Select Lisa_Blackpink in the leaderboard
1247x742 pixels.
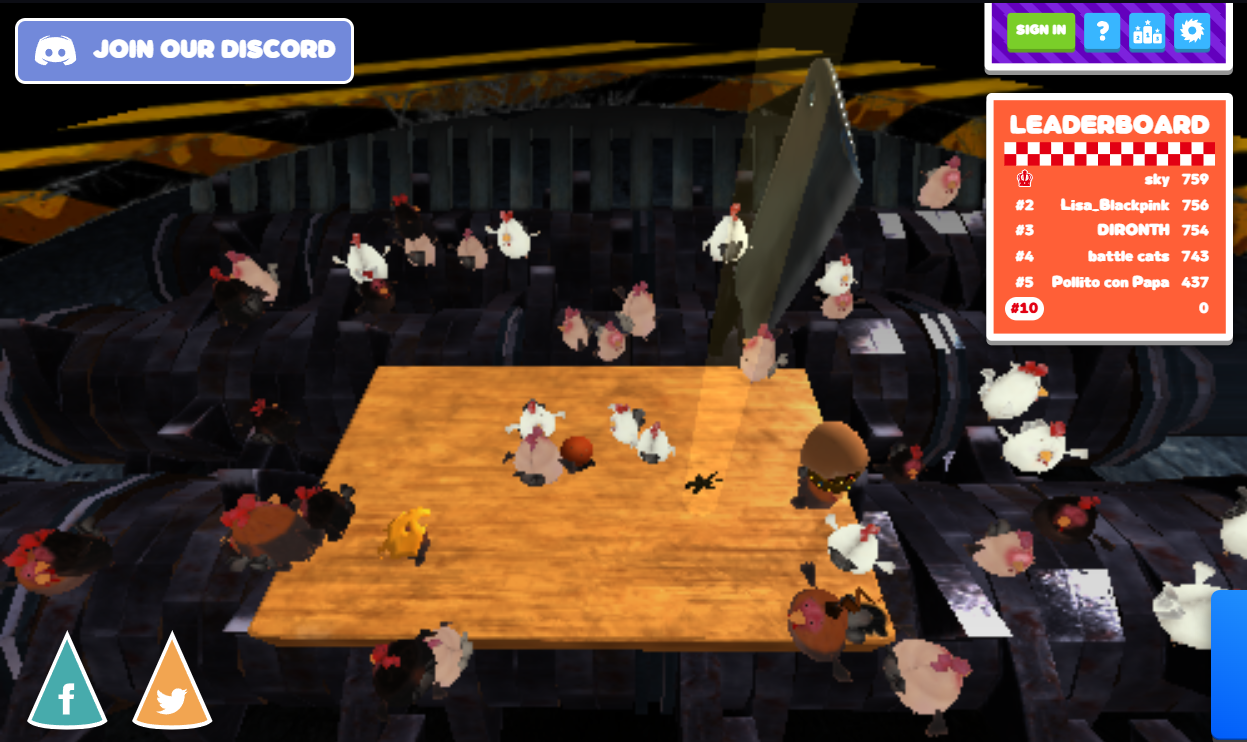[1110, 205]
